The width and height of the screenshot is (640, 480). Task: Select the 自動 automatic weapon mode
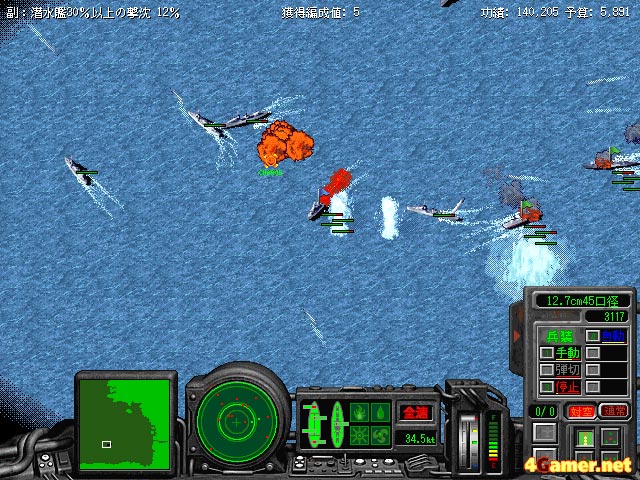614,336
